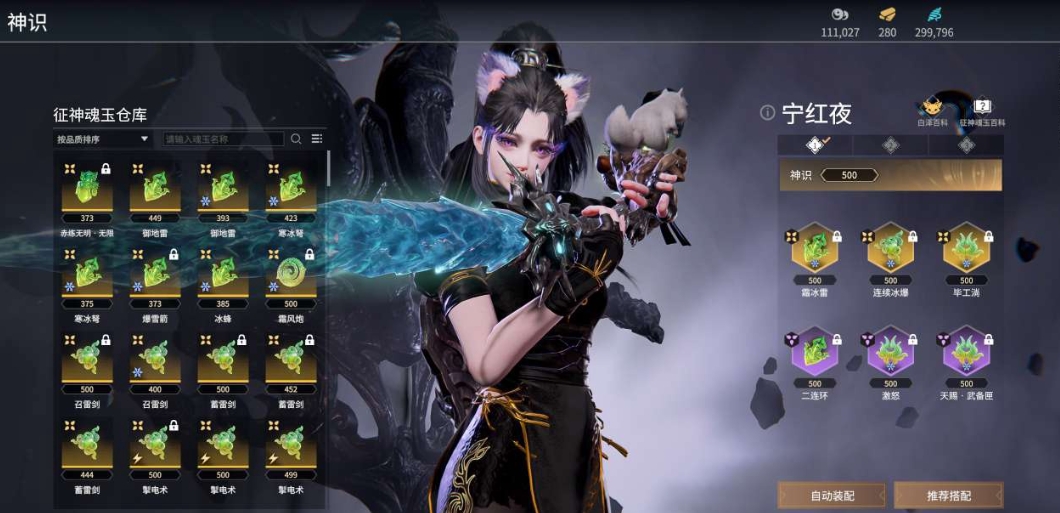Open the 按品质排序 sort dropdown
This screenshot has width=1060, height=513.
pos(103,139)
